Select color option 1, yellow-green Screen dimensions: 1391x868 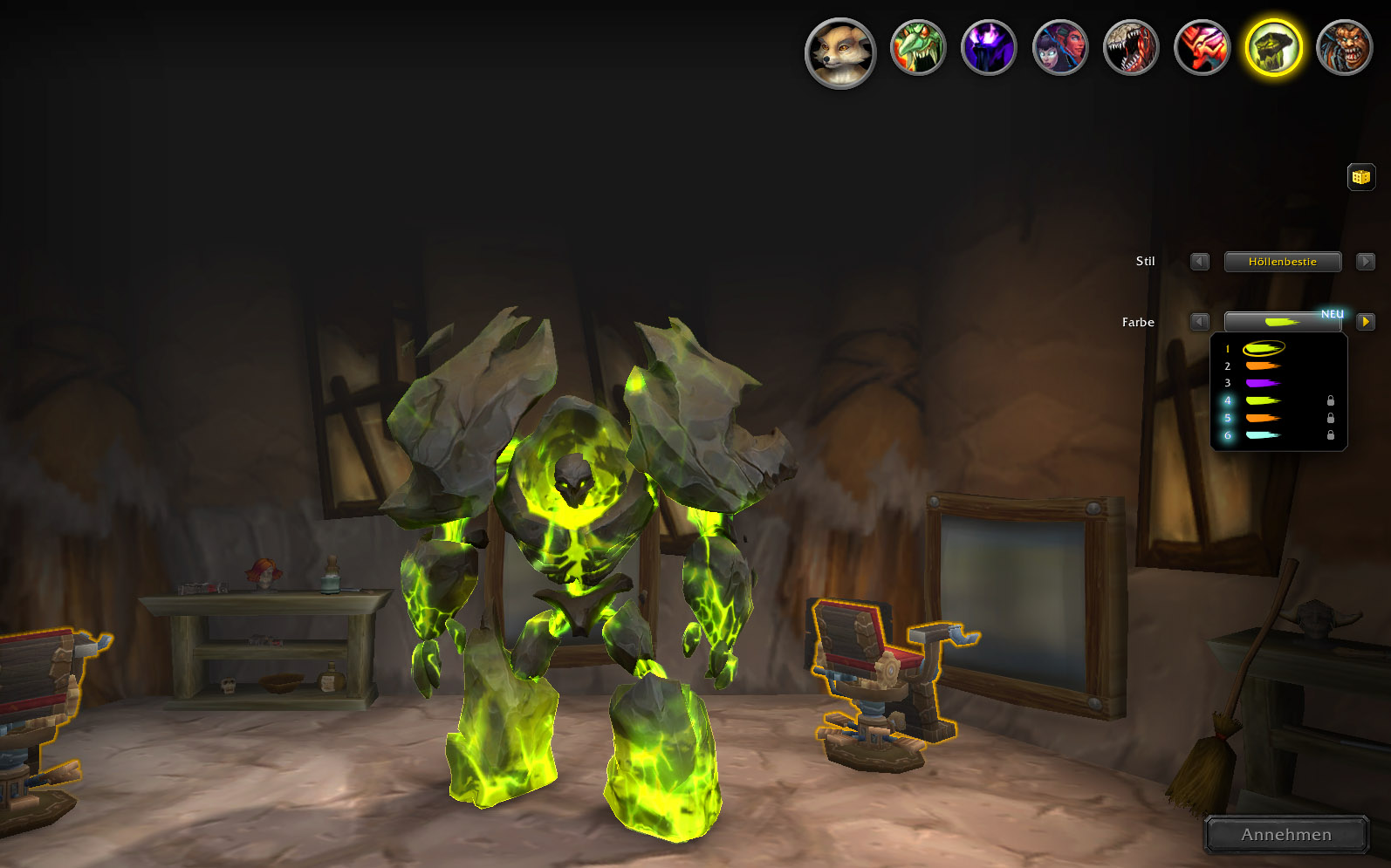point(1262,349)
